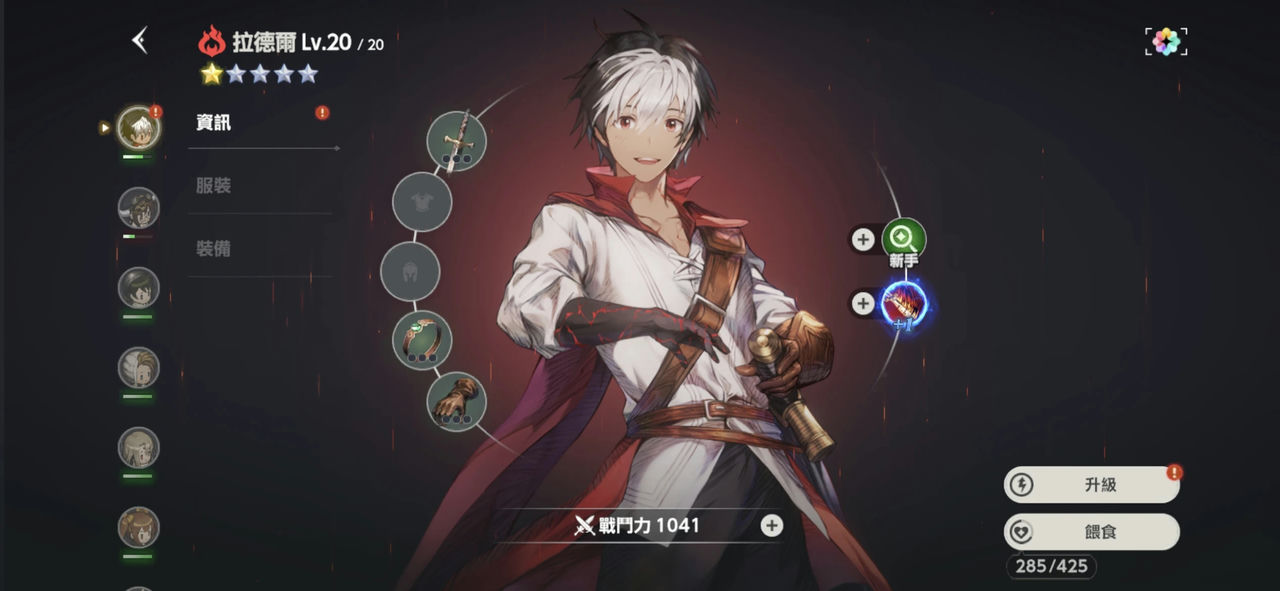Image resolution: width=1280 pixels, height=591 pixels.
Task: Open the 資訊 info tab
Action: (214, 123)
